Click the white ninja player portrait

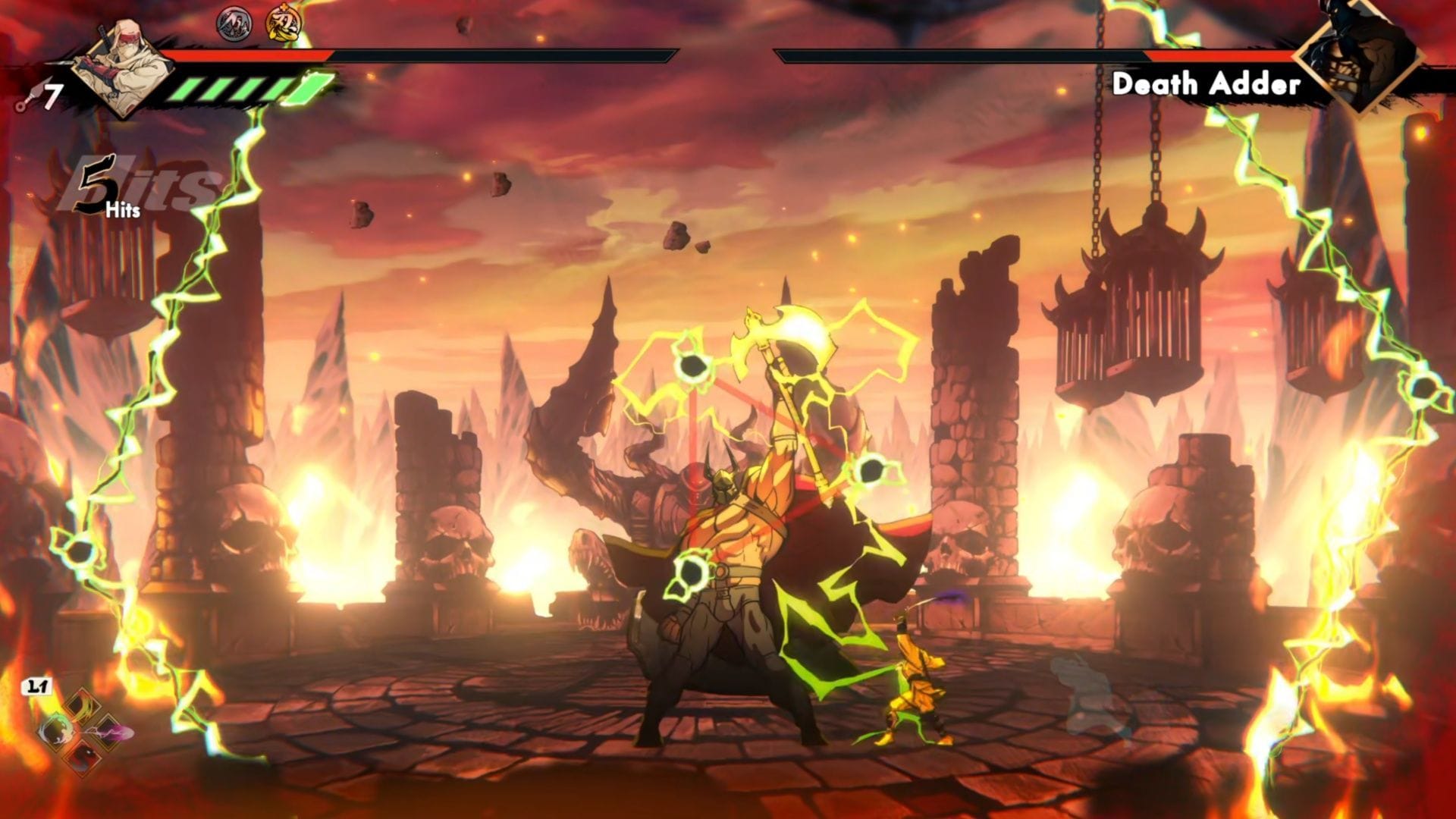121,67
